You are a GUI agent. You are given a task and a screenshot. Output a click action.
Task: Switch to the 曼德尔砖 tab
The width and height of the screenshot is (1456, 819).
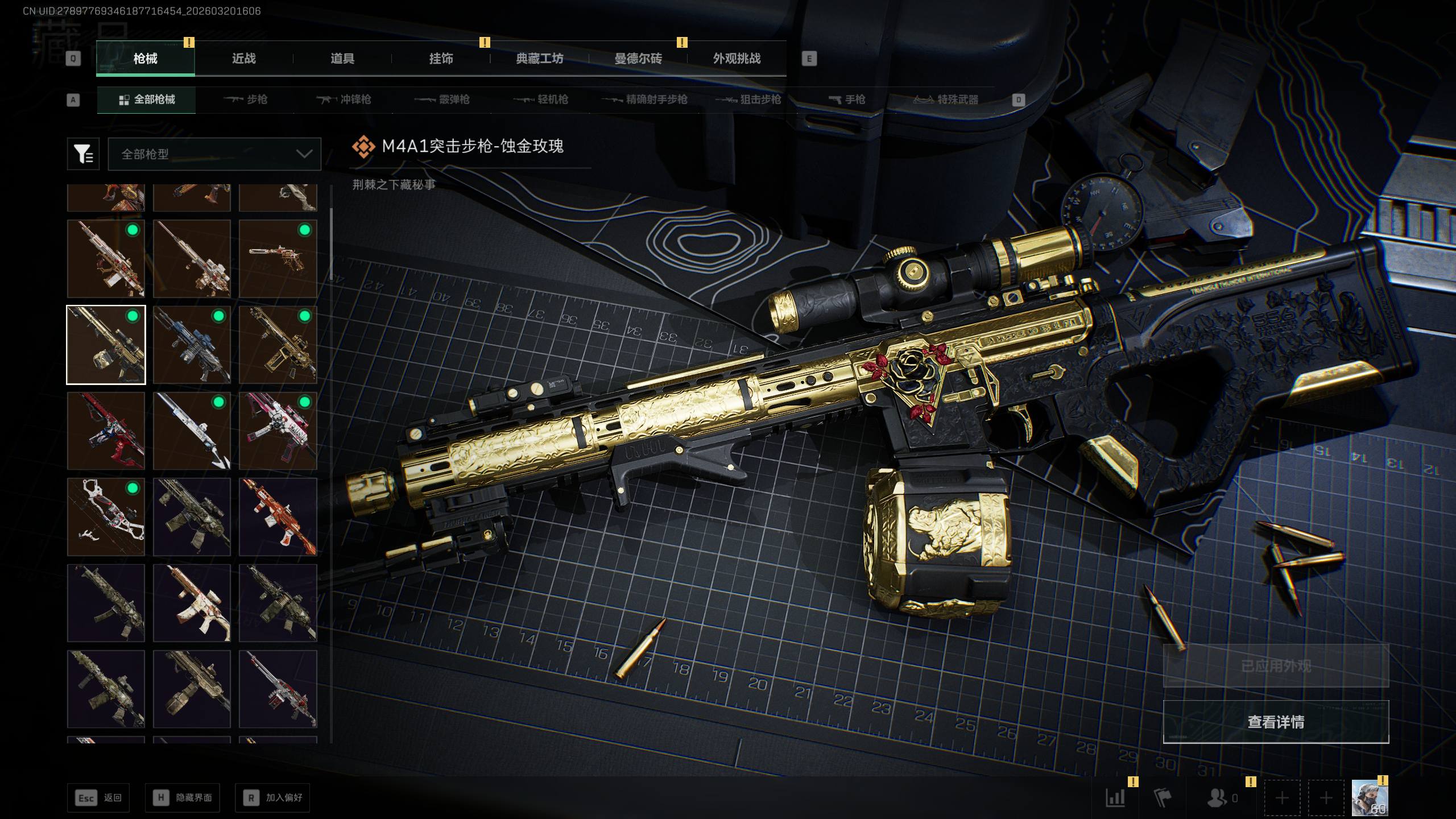pyautogui.click(x=638, y=59)
